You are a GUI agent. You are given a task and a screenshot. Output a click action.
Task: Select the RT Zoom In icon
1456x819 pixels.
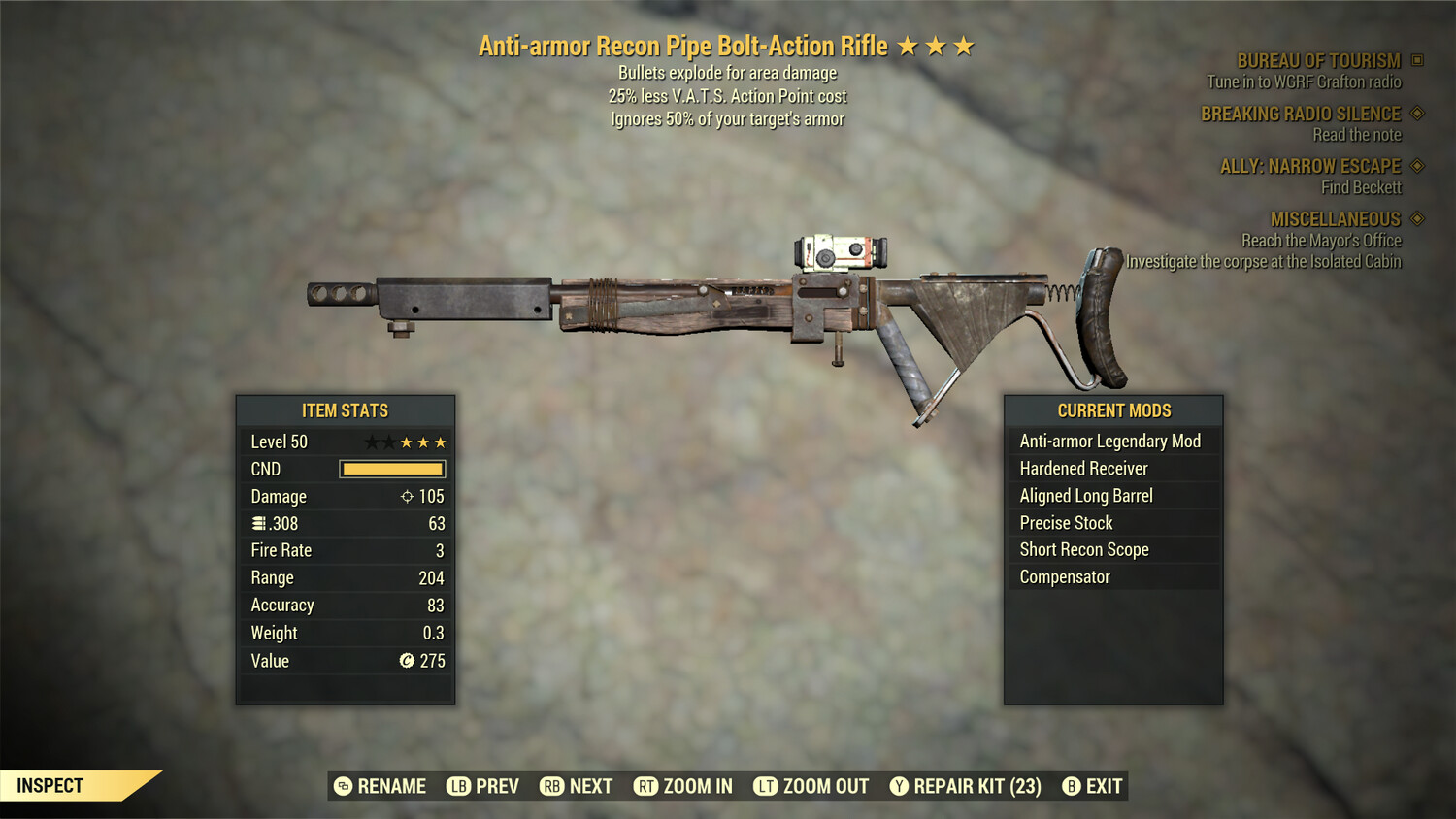pos(645,786)
